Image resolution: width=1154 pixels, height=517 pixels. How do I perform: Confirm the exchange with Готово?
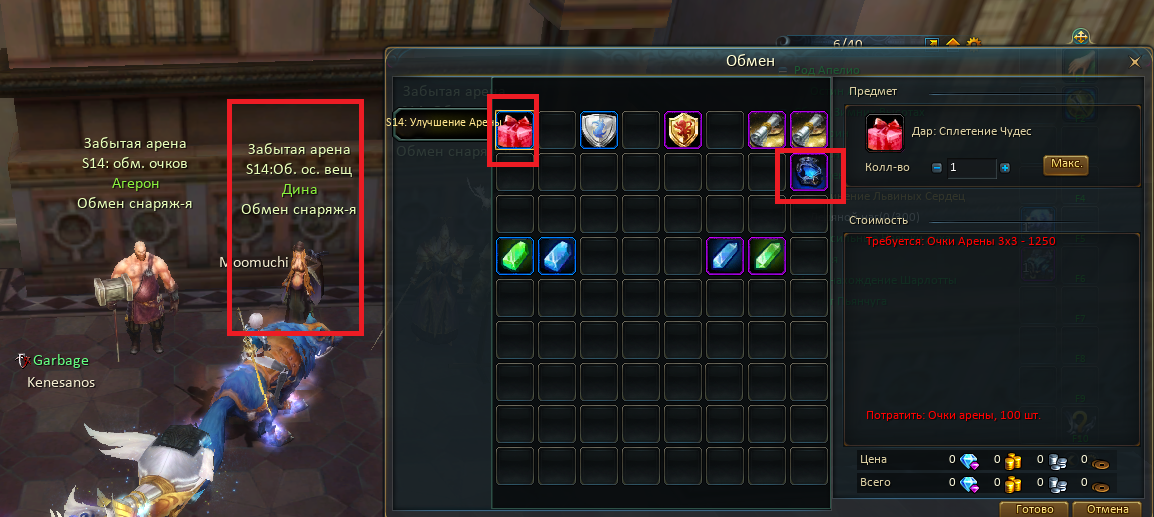click(x=1033, y=509)
